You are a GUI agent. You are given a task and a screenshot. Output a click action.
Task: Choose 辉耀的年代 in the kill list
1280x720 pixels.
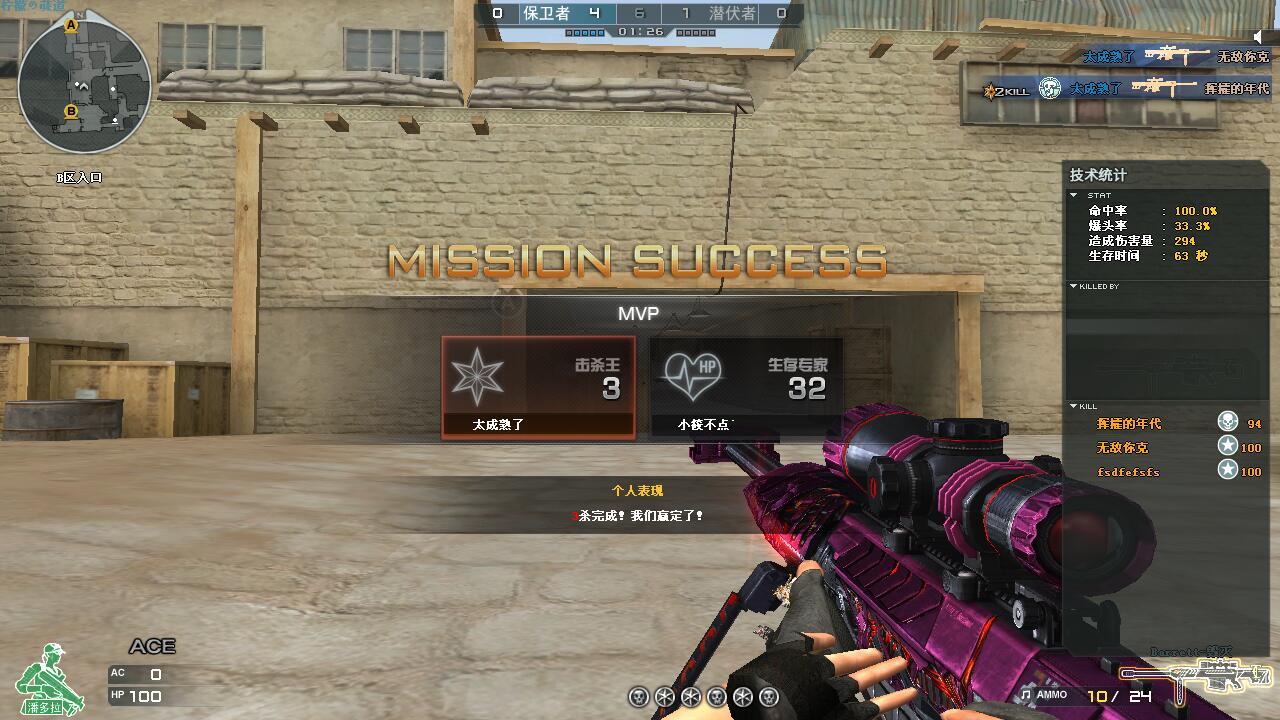[1129, 424]
